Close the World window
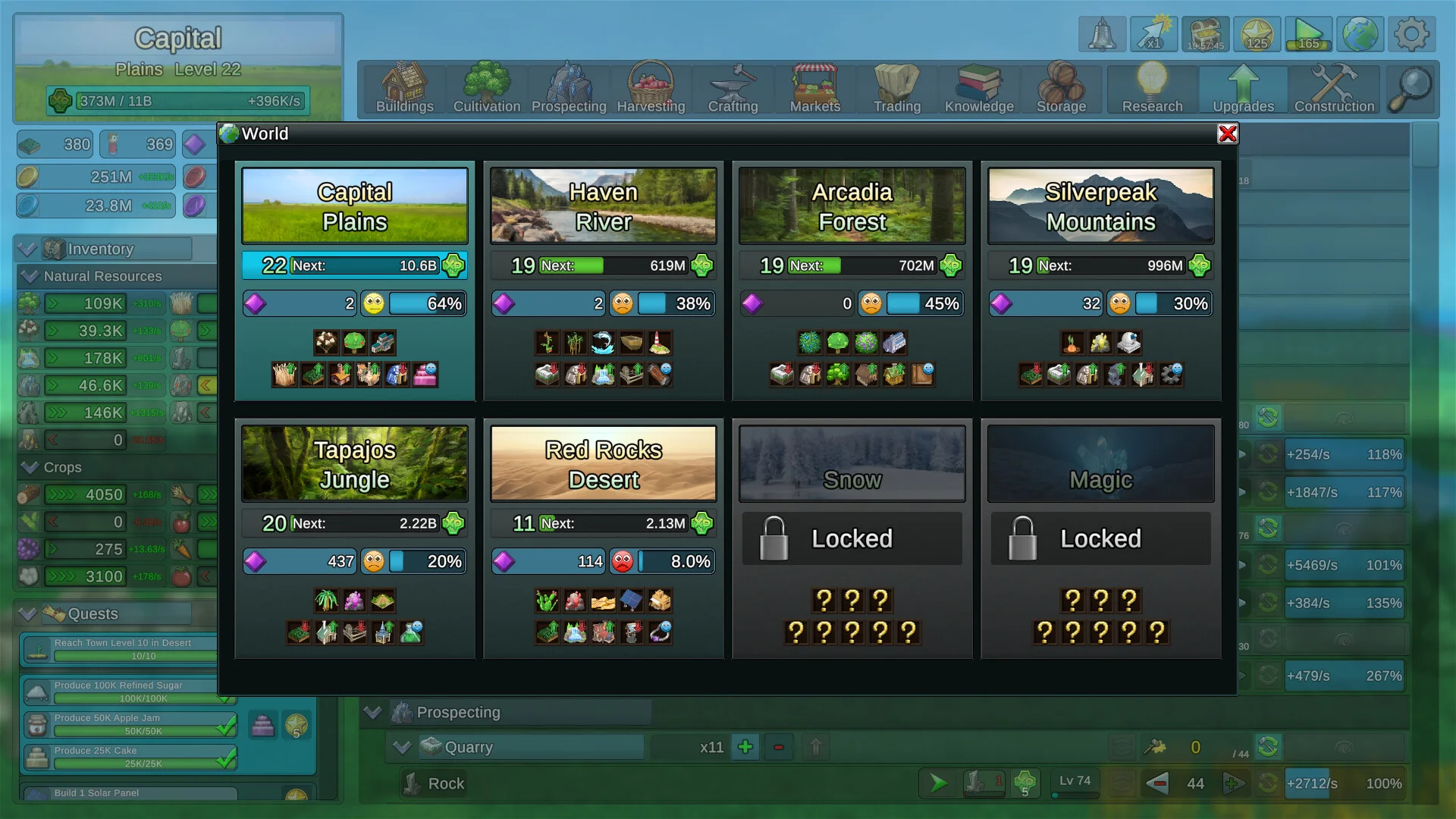 click(x=1227, y=134)
